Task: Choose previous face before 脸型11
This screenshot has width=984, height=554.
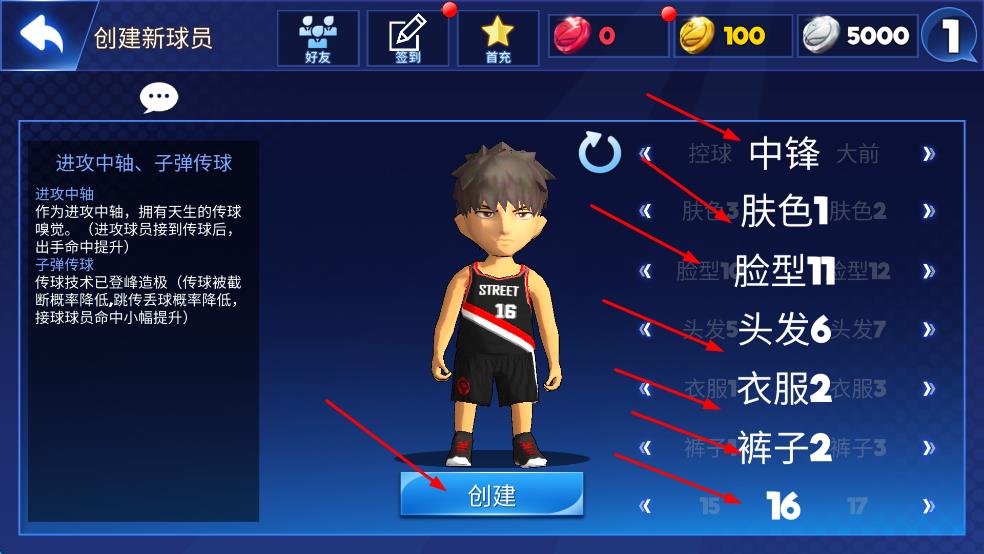Action: click(646, 271)
